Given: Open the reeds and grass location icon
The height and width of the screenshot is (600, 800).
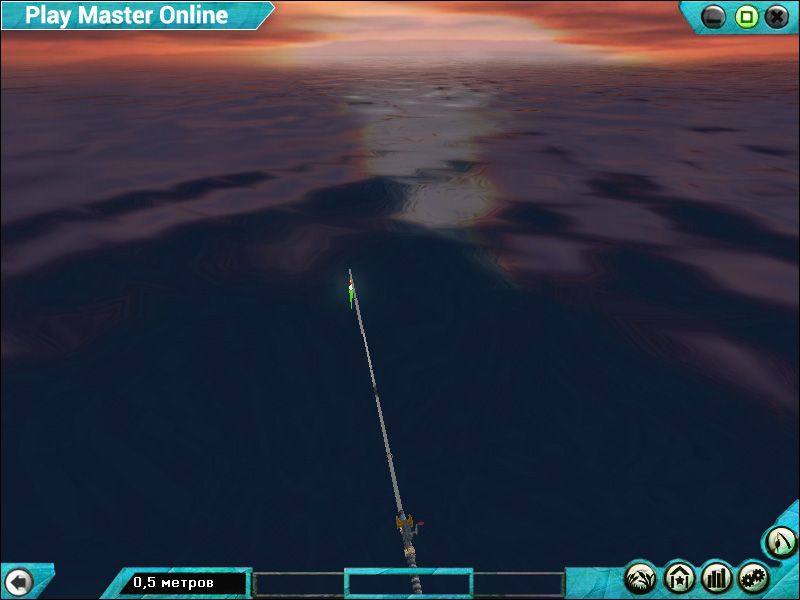Looking at the screenshot, I should [640, 577].
